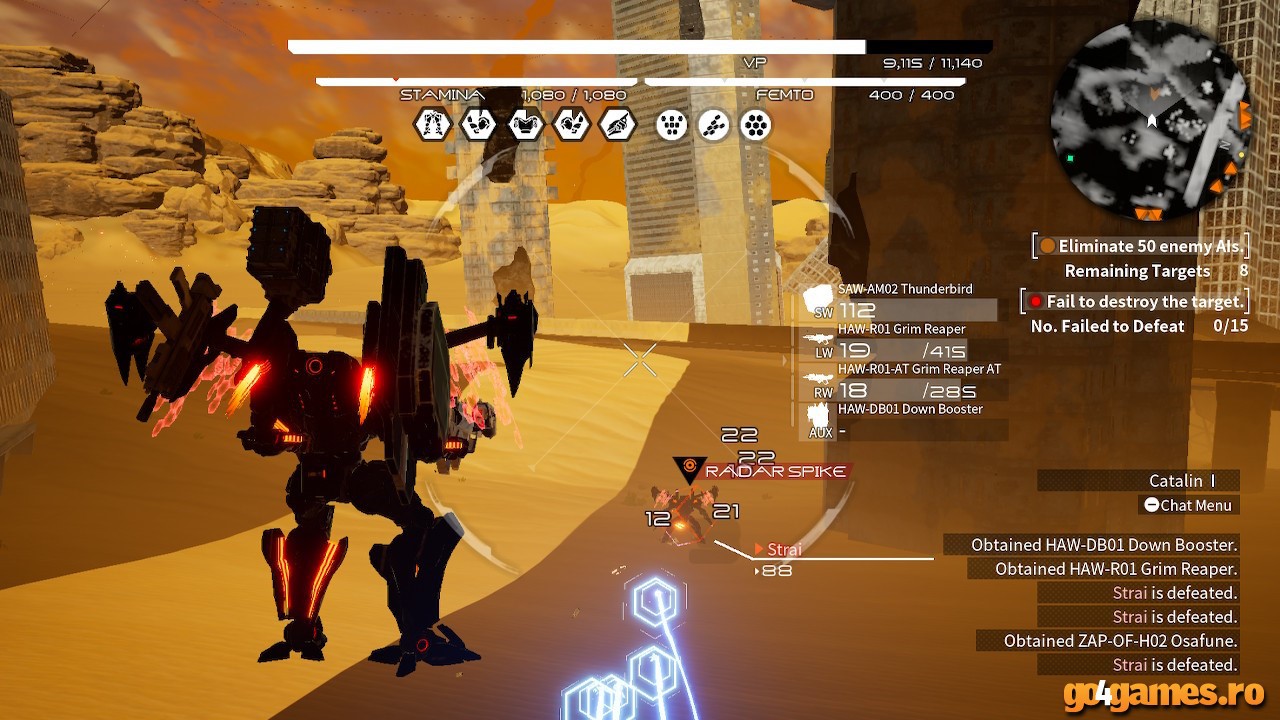The width and height of the screenshot is (1280, 720).
Task: Select the diagonal pellet-streak Femto icon
Action: pos(713,125)
